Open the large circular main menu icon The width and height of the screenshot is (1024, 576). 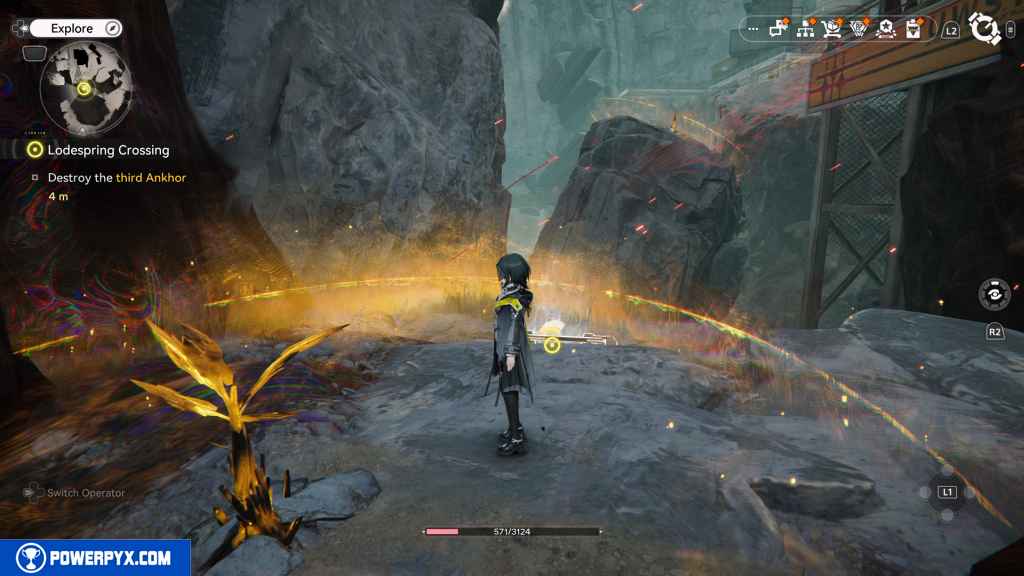(984, 29)
